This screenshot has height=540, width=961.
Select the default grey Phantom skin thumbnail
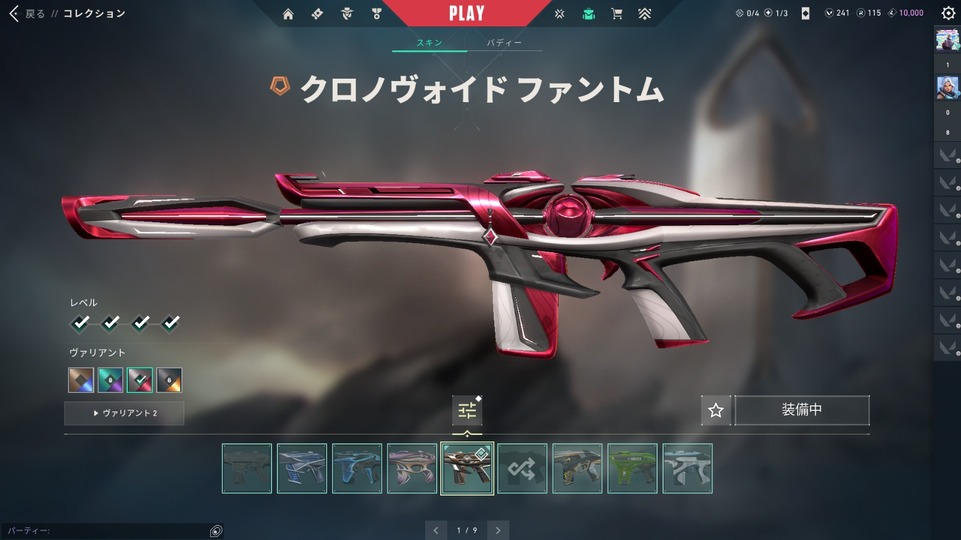pos(247,468)
